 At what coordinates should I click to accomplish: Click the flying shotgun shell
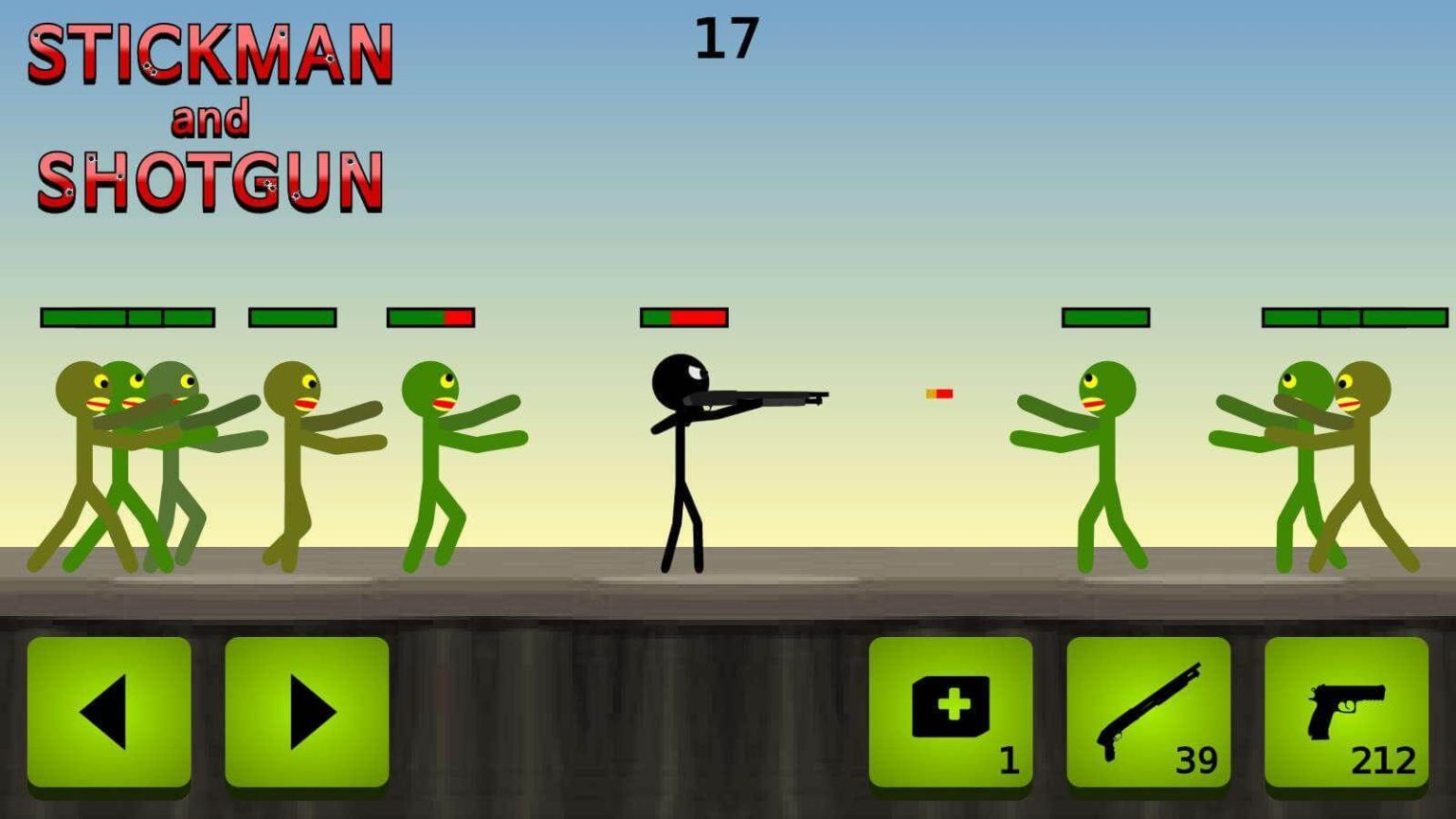(938, 391)
